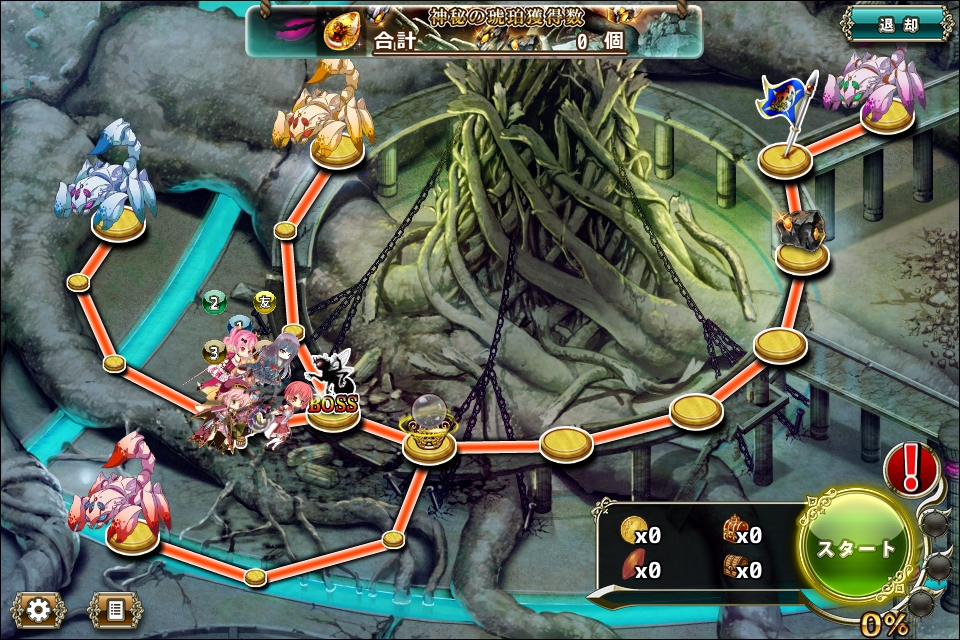Retreat using the 退却 button
Image resolution: width=960 pixels, height=640 pixels.
pyautogui.click(x=897, y=24)
